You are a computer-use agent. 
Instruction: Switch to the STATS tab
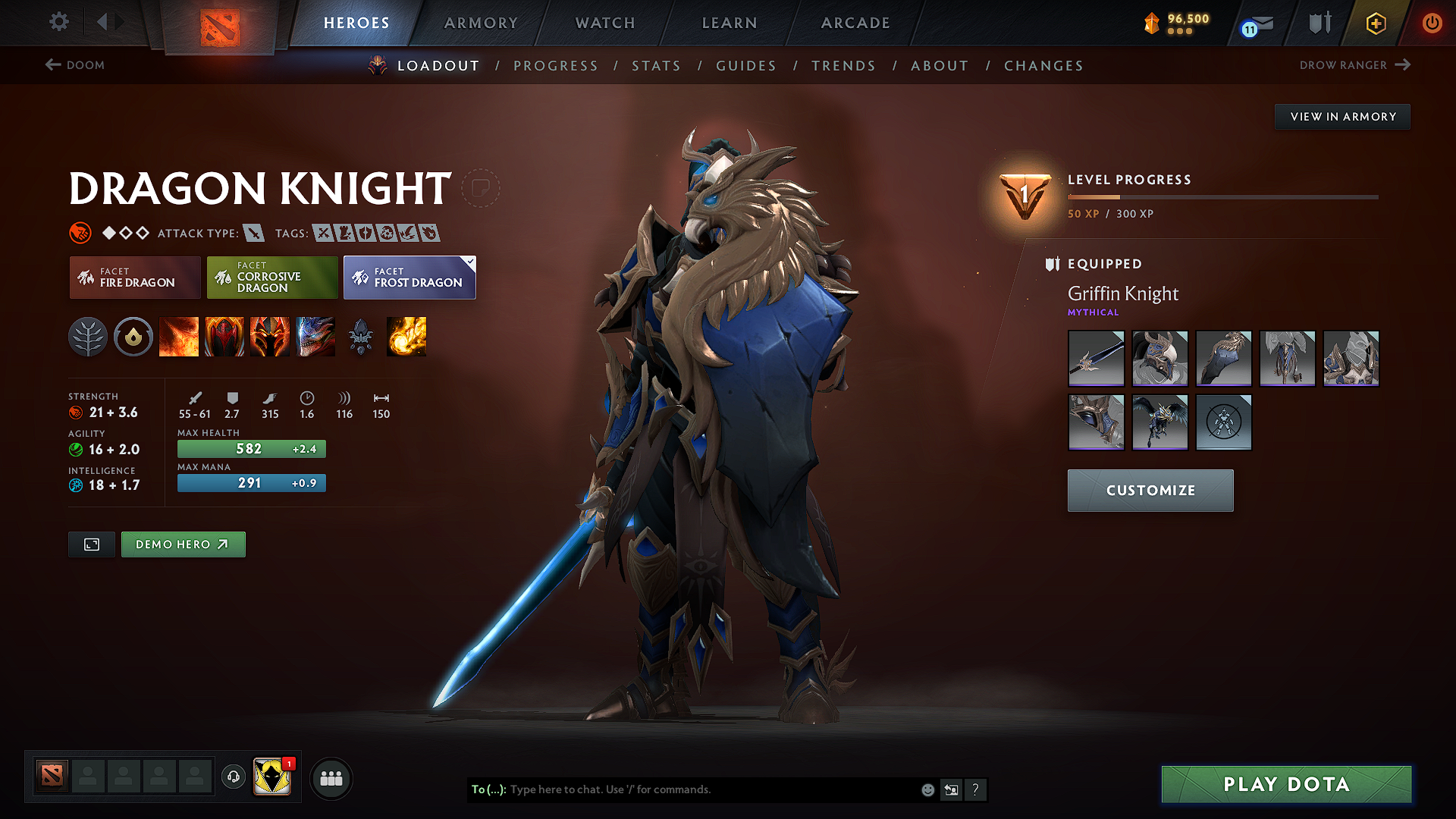pos(656,66)
